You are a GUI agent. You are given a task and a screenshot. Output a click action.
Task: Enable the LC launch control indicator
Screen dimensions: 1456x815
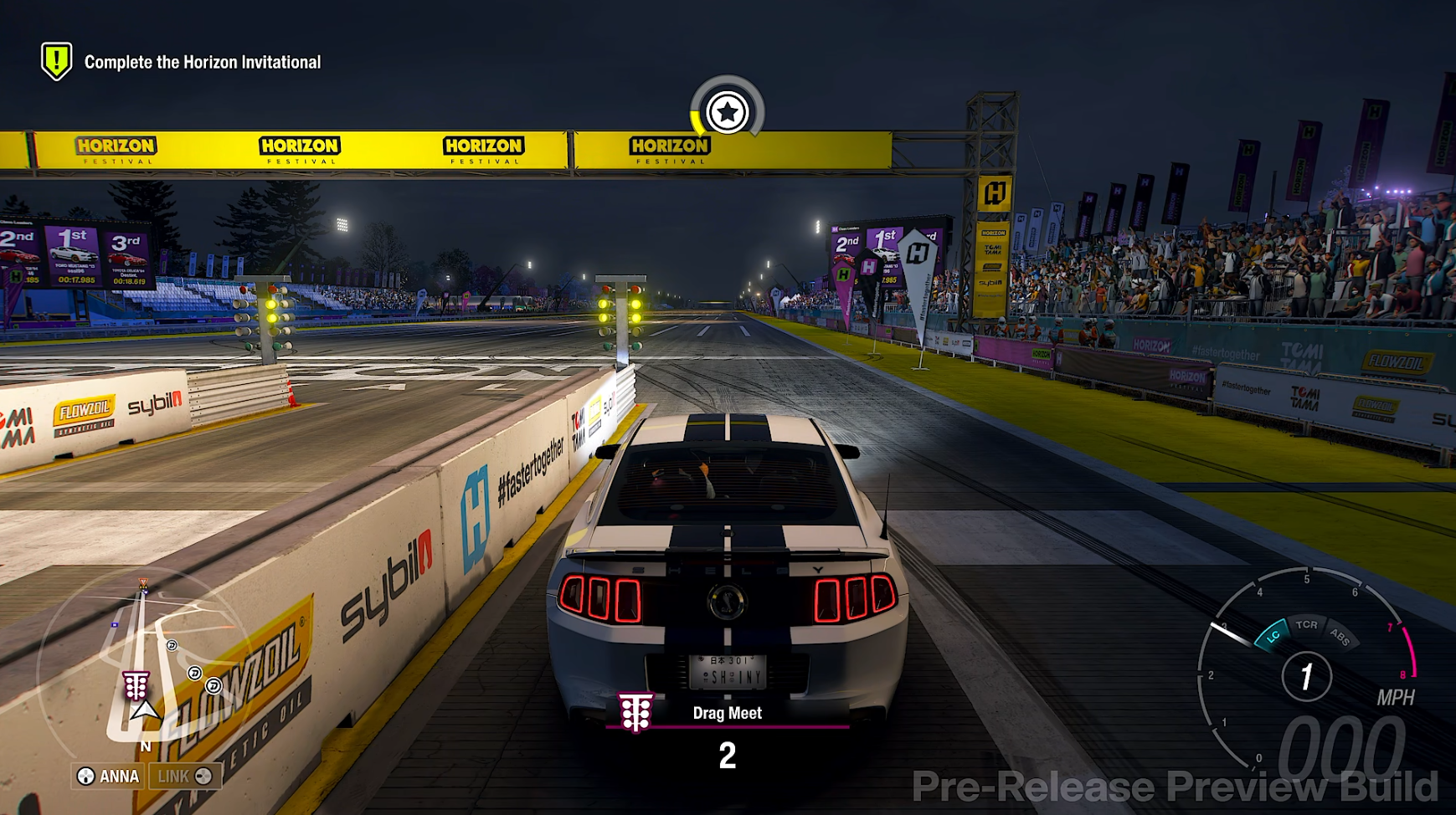[1273, 636]
